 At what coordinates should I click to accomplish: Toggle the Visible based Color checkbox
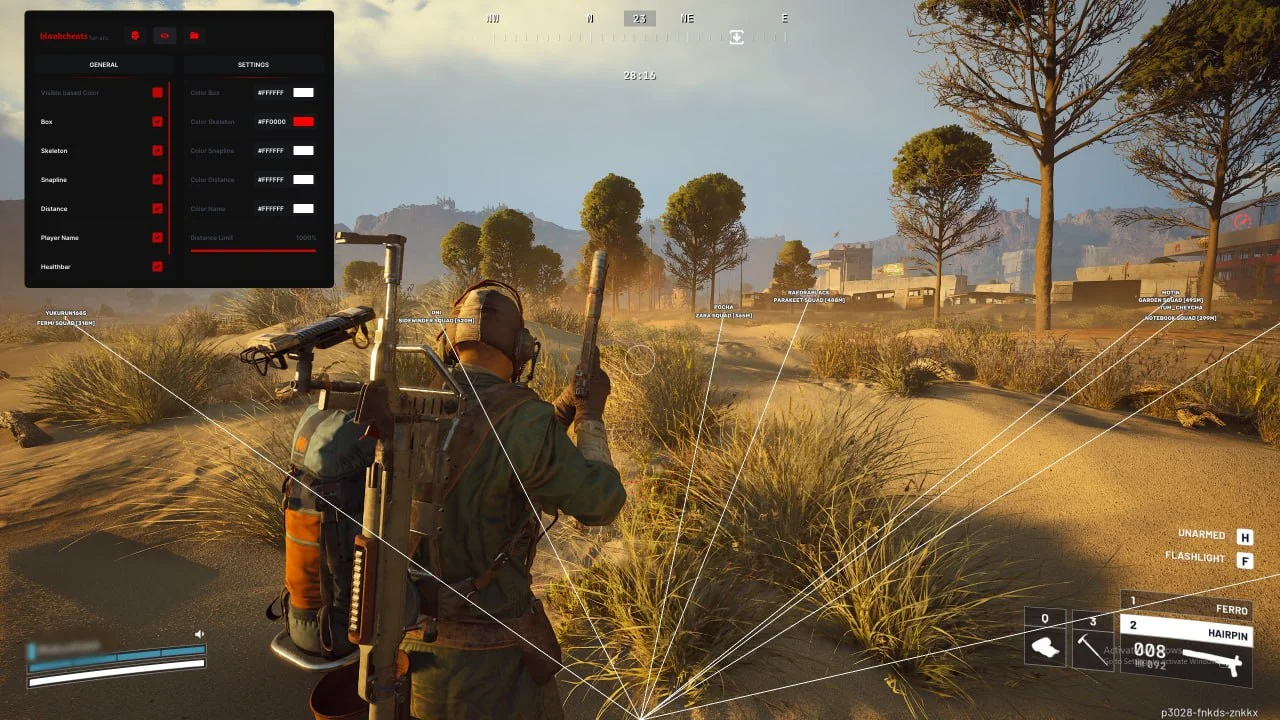(x=157, y=93)
